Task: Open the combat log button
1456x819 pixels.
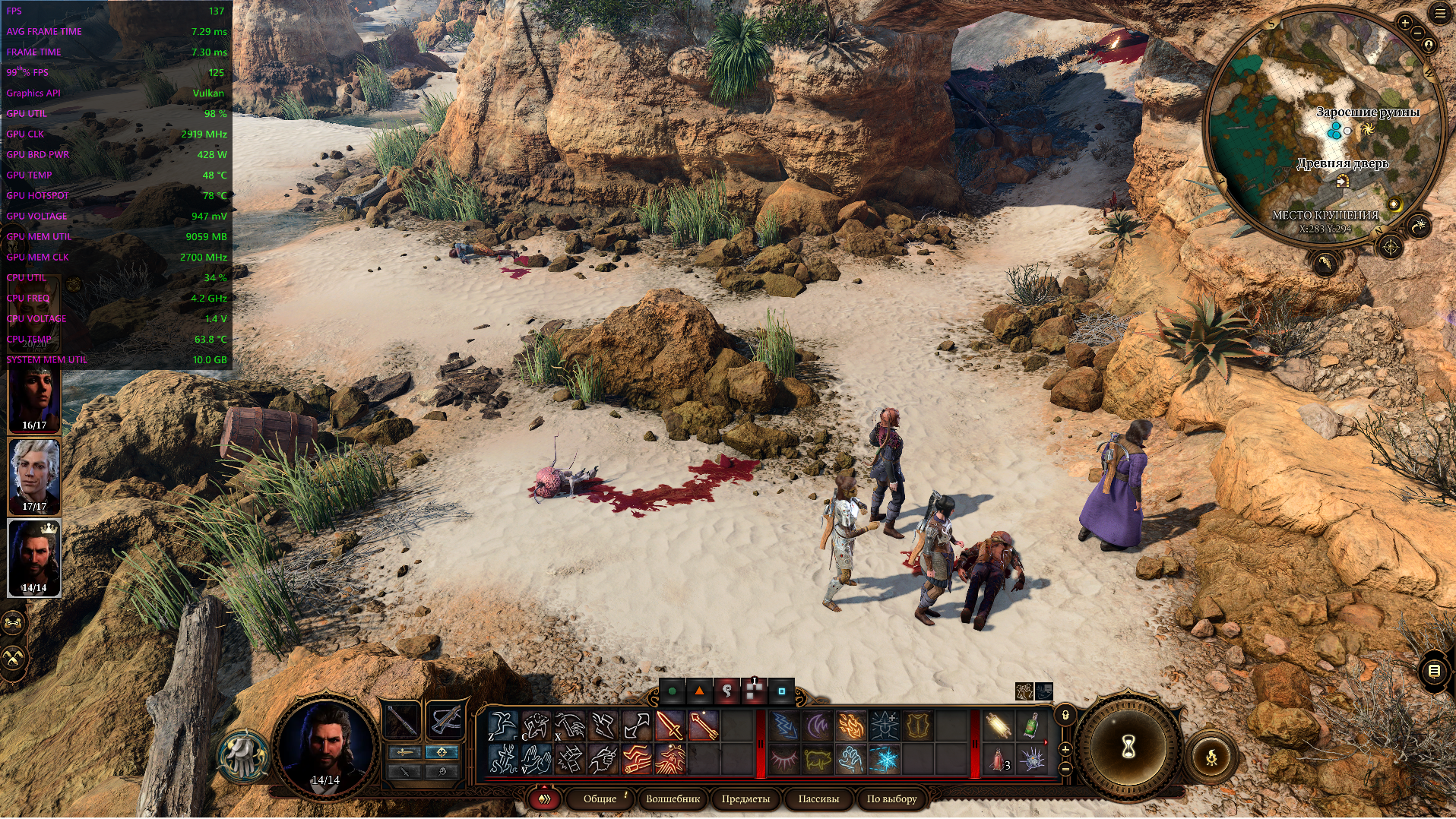Action: pyautogui.click(x=1434, y=671)
